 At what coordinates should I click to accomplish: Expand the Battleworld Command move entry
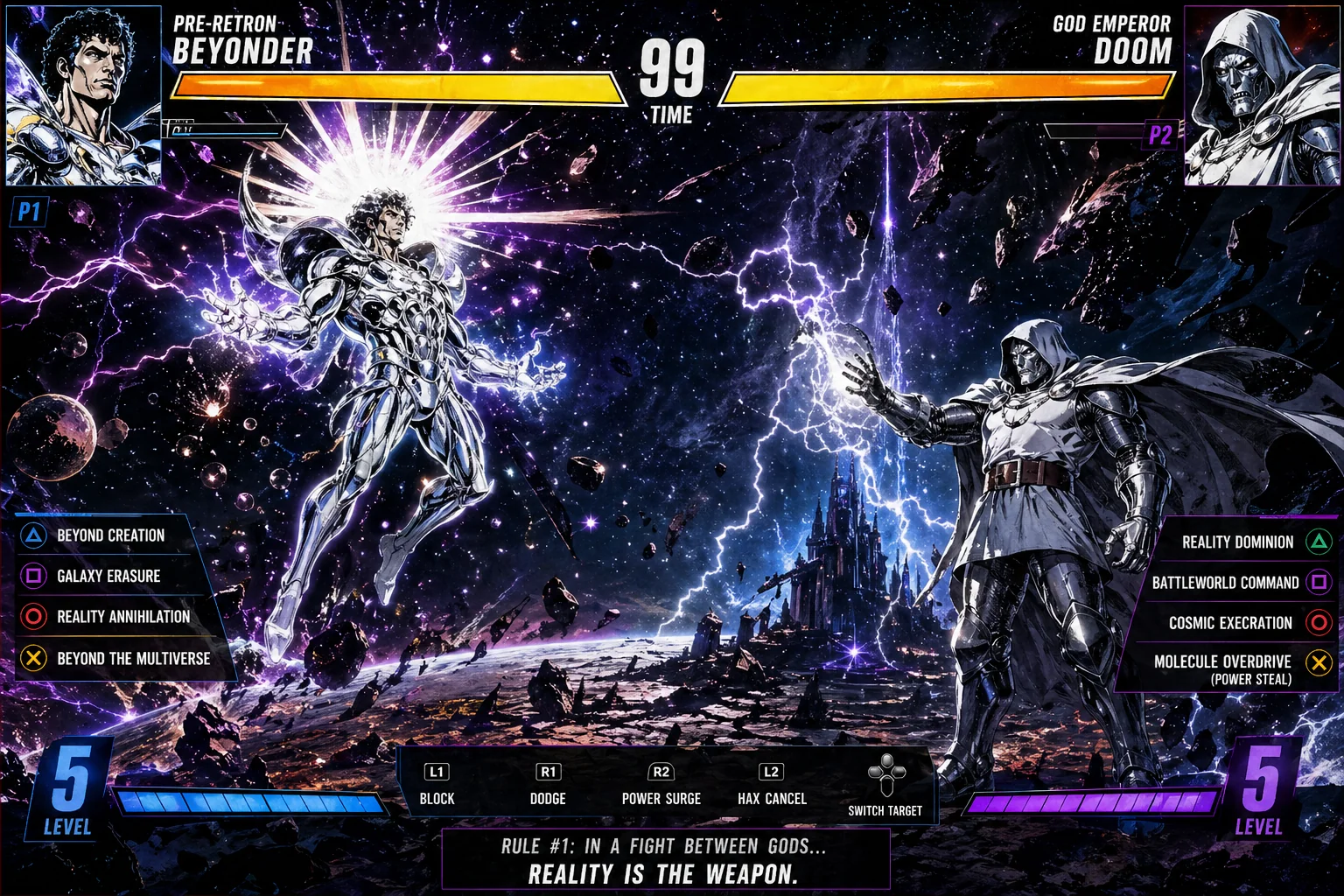tap(1228, 583)
